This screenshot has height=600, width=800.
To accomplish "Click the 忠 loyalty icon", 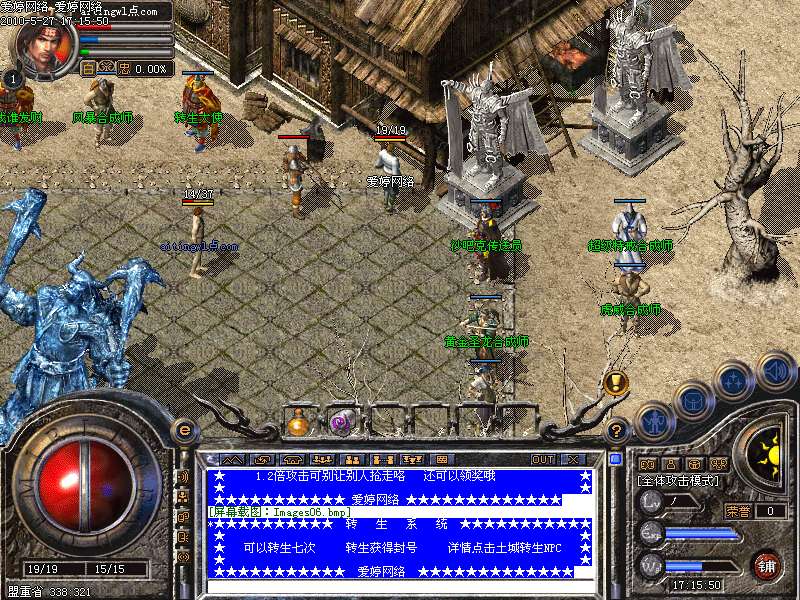I will (125, 69).
